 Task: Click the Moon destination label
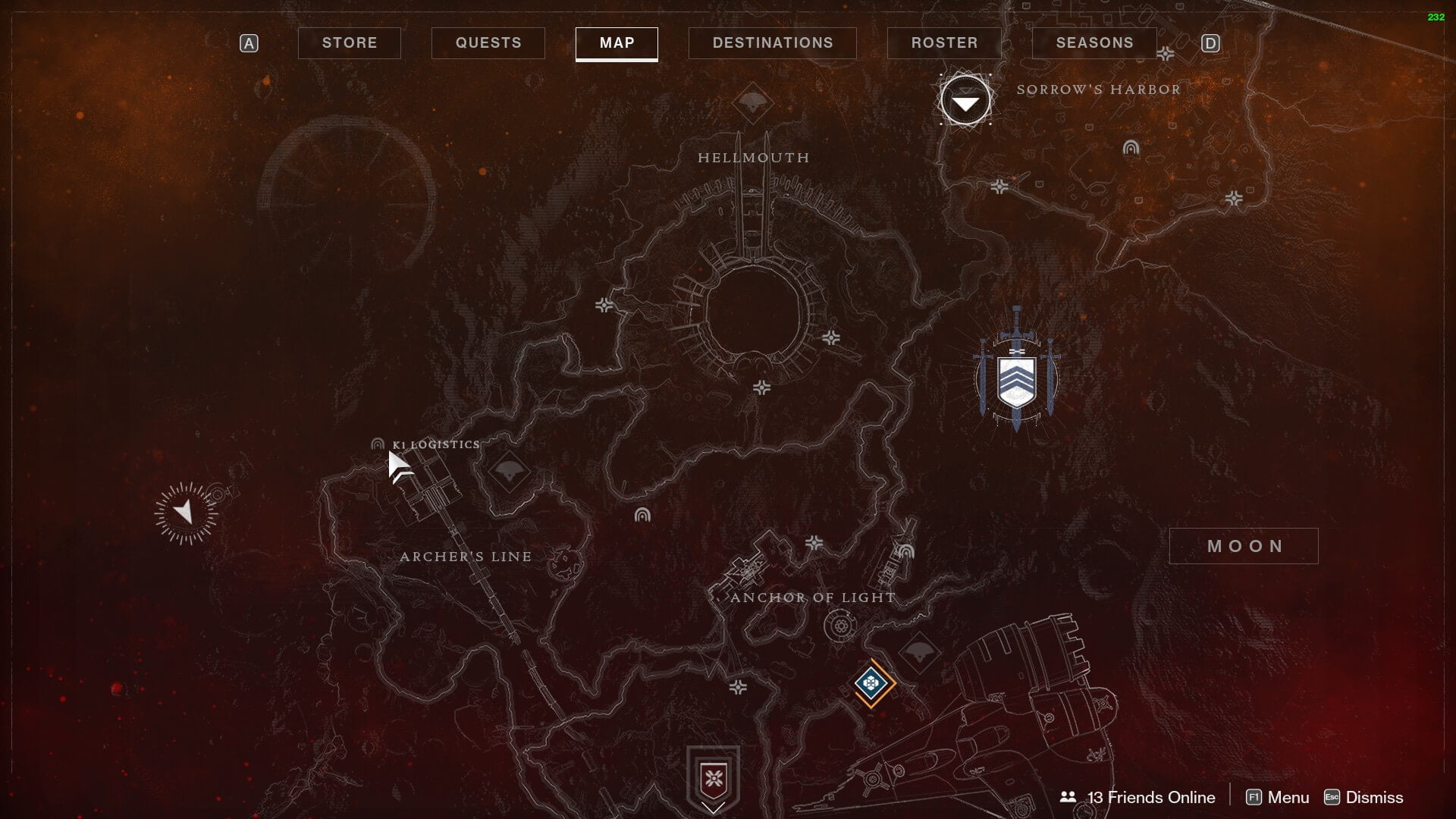click(x=1244, y=546)
